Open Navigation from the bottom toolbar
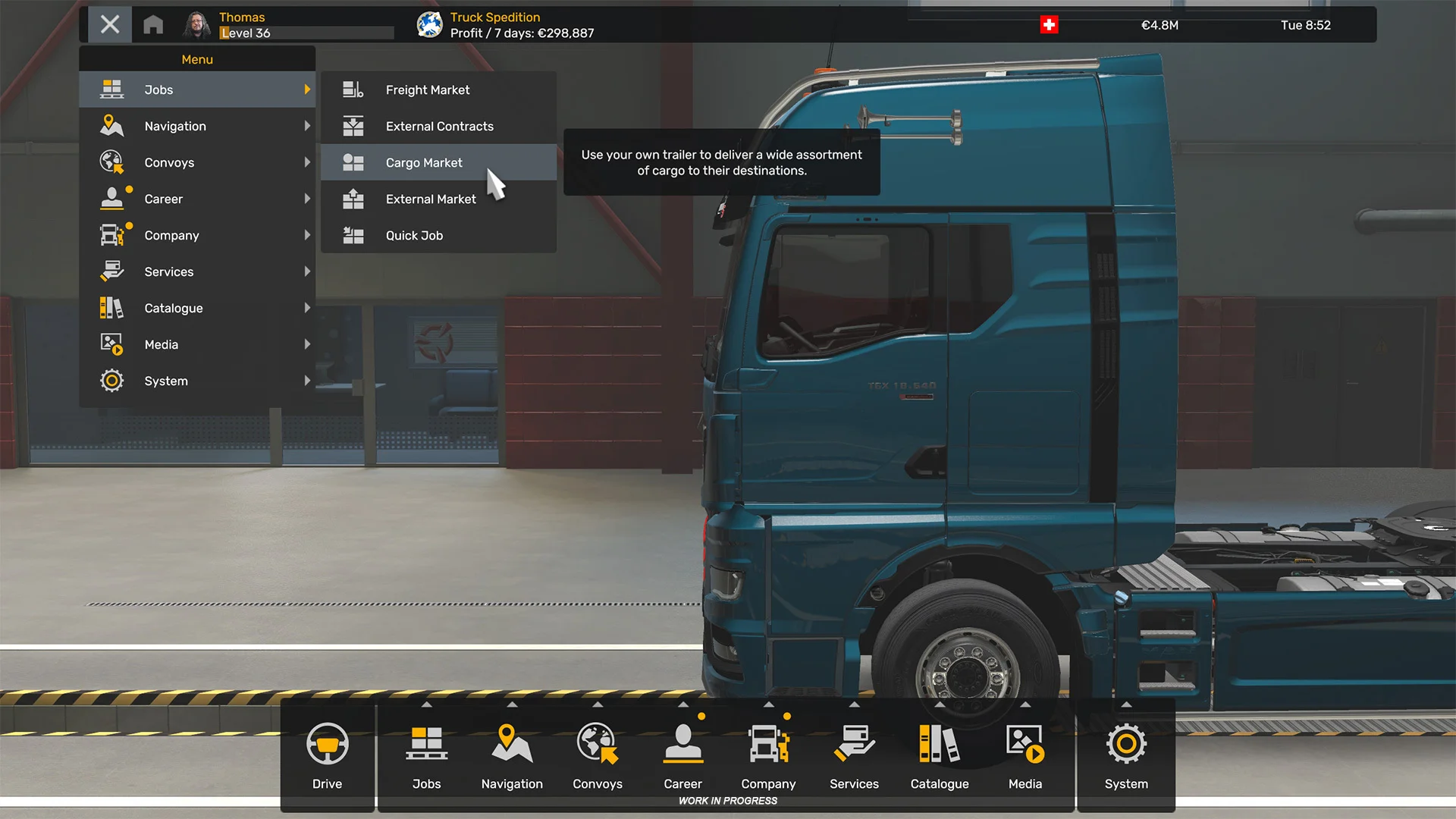The width and height of the screenshot is (1456, 819). pos(512,755)
